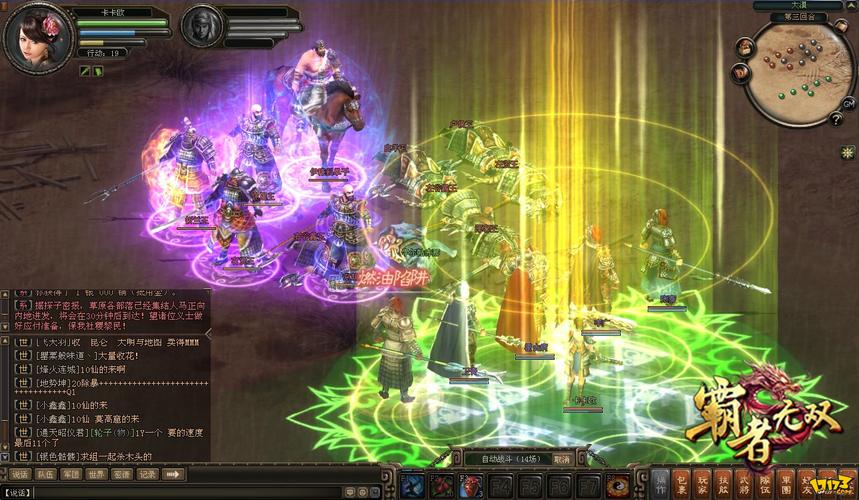Open the question mark help button
Screen dimensions: 859x500
(x=836, y=120)
